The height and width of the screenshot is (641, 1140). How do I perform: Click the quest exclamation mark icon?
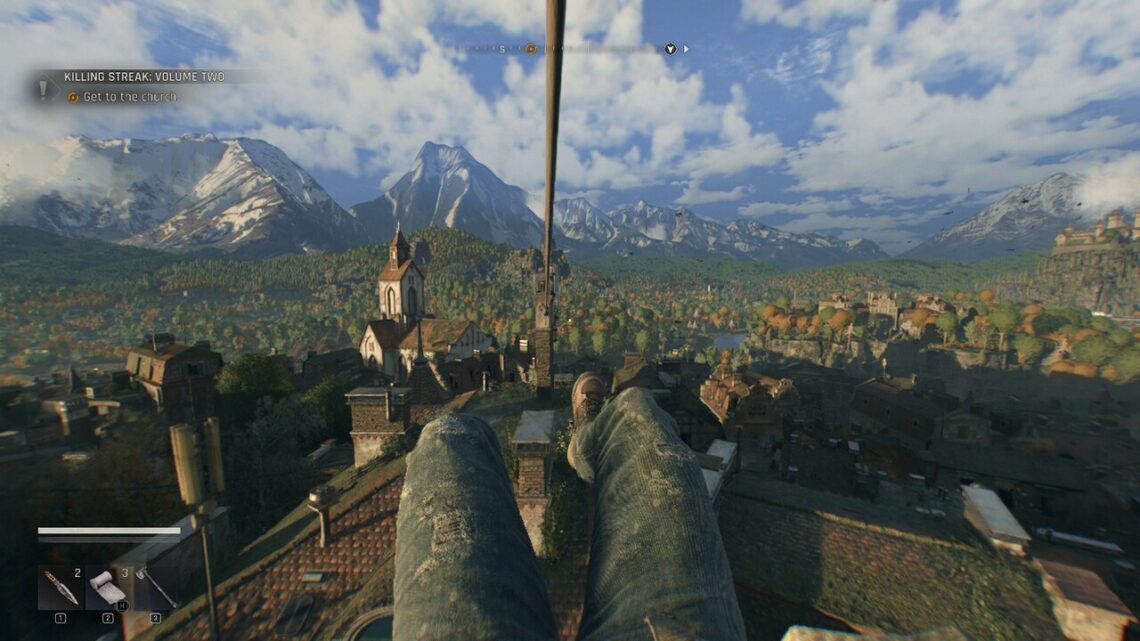44,88
